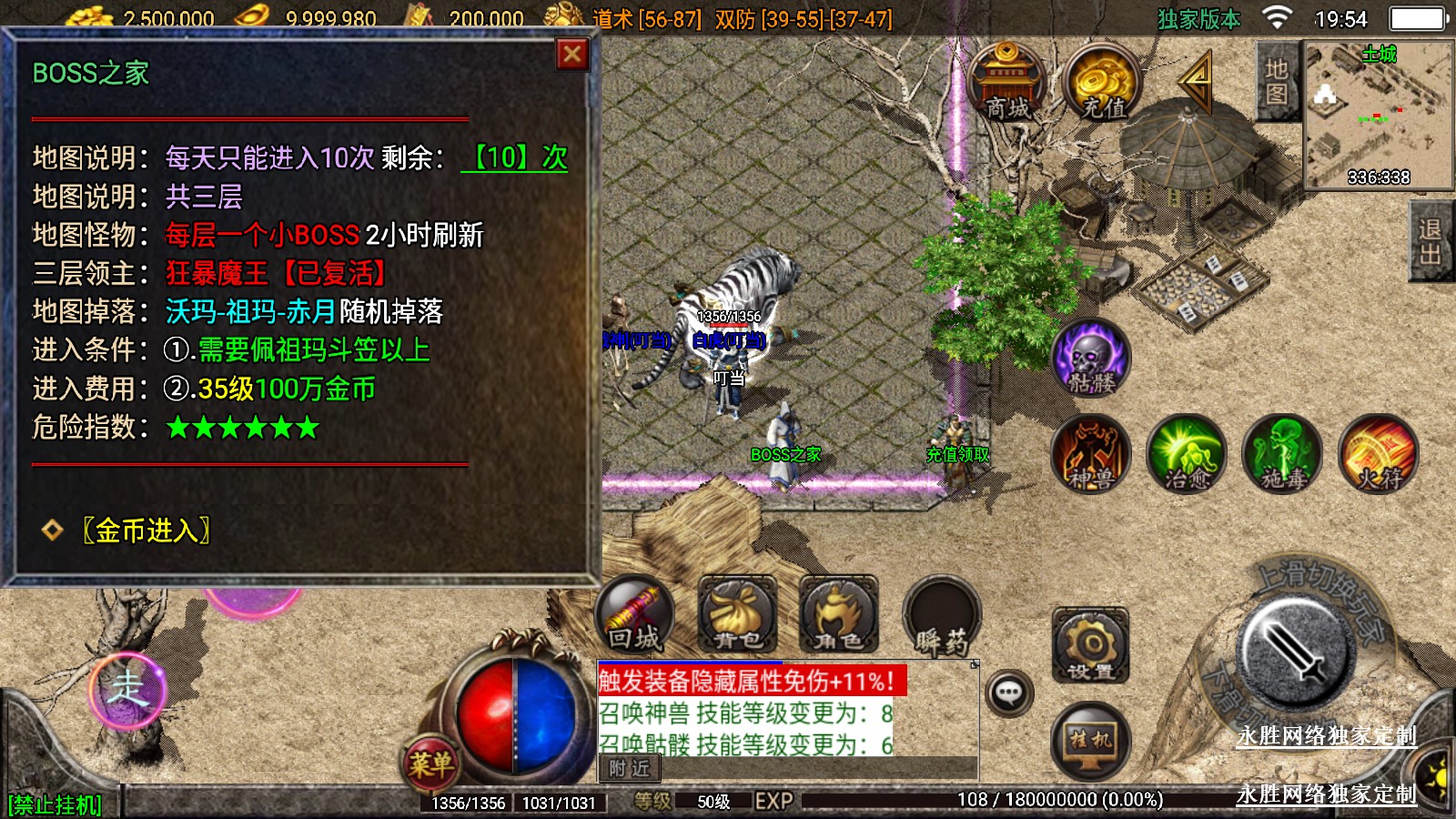Activate the 骷髅 skeleton summon skill
1456x819 pixels.
1091,358
